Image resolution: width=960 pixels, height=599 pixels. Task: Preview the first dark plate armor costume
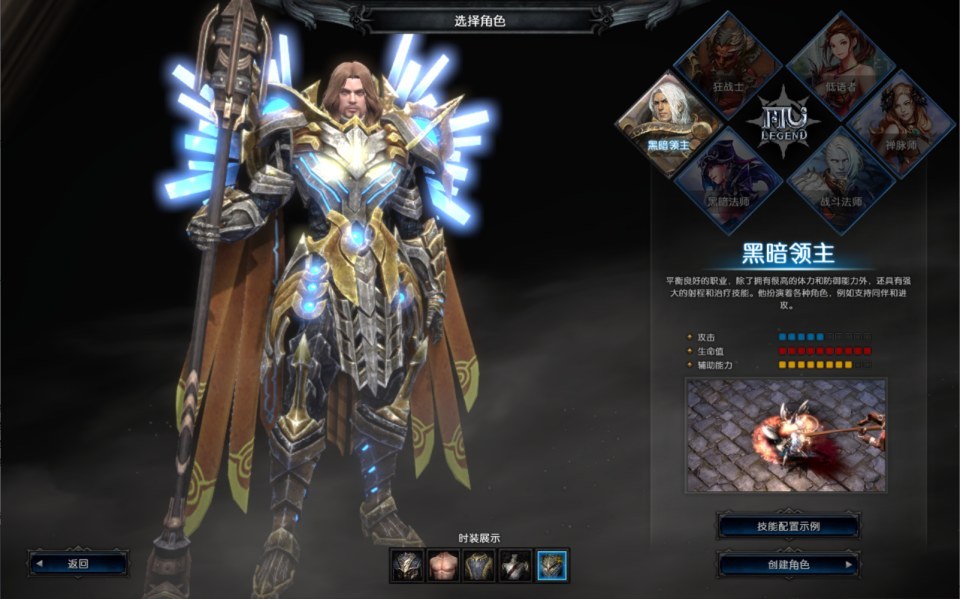point(406,566)
